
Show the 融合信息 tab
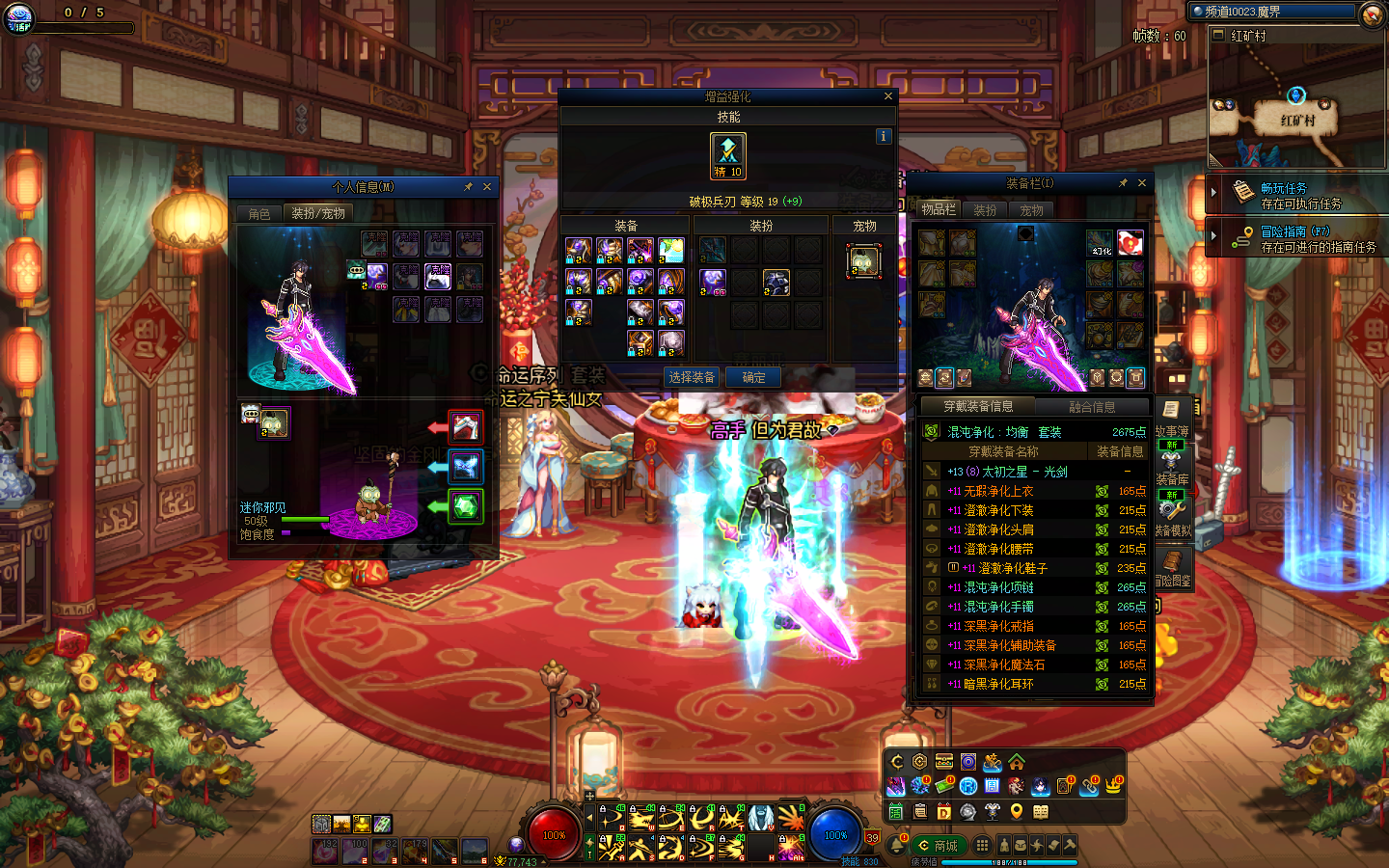(x=1092, y=407)
